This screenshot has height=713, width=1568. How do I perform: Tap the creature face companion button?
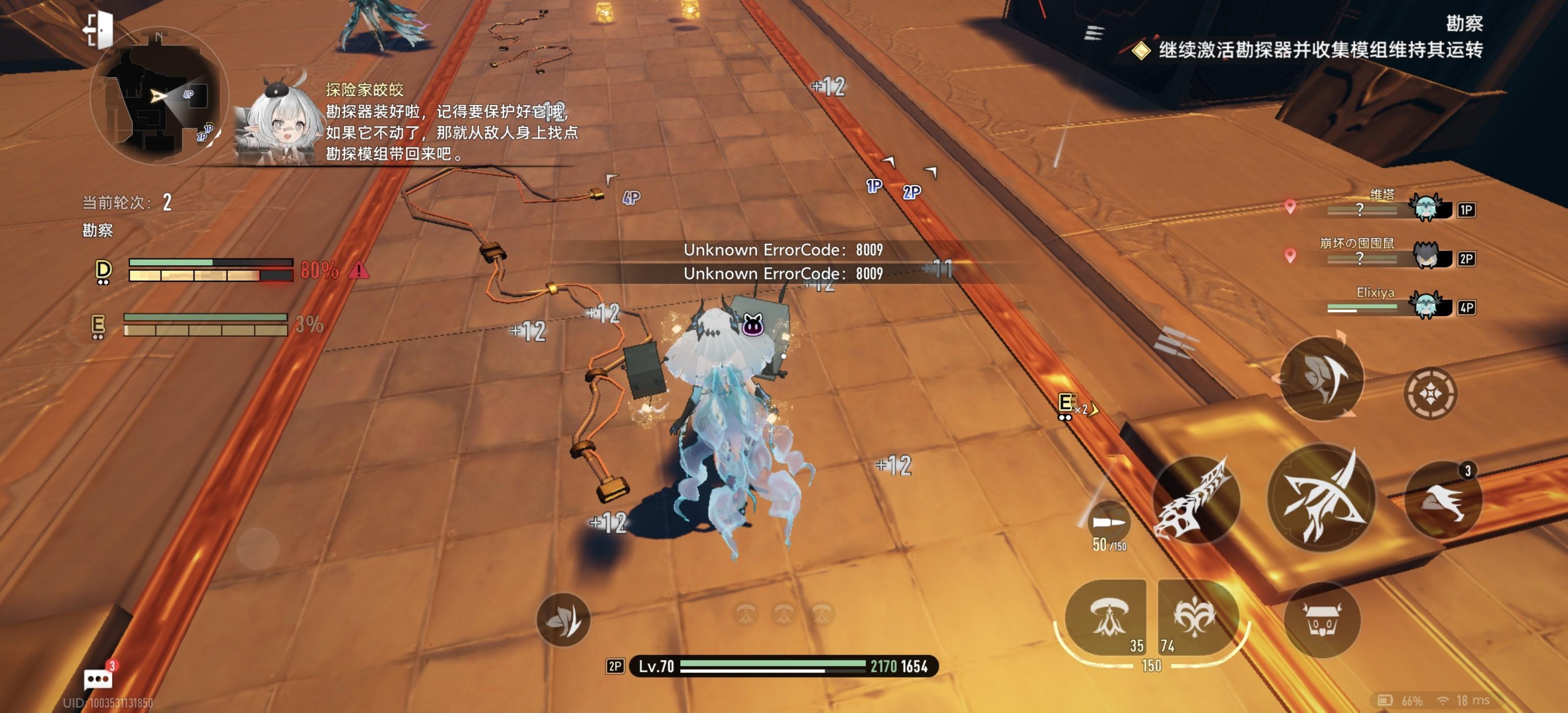pos(1322,620)
